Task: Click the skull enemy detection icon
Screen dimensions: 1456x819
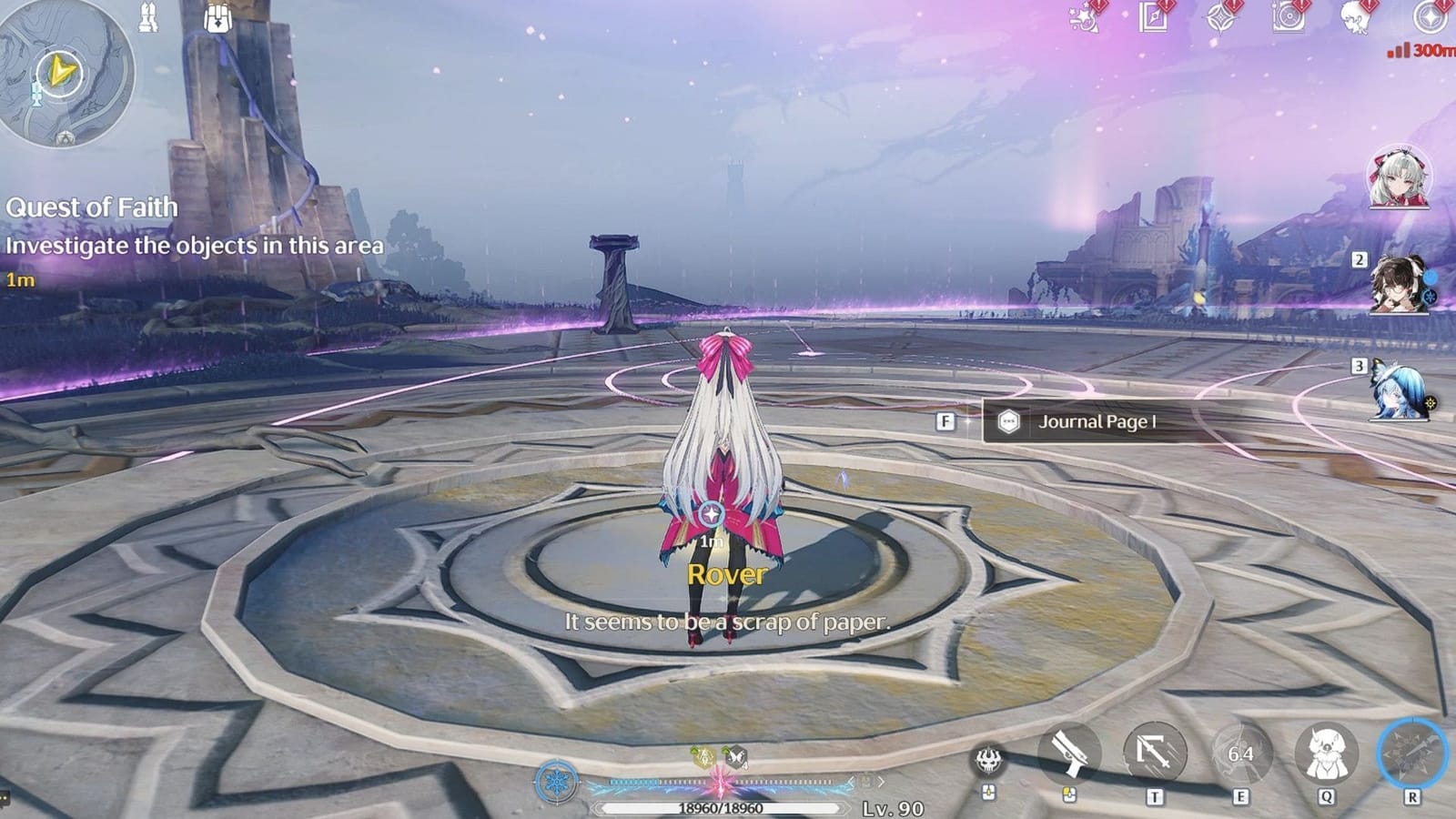Action: click(991, 758)
